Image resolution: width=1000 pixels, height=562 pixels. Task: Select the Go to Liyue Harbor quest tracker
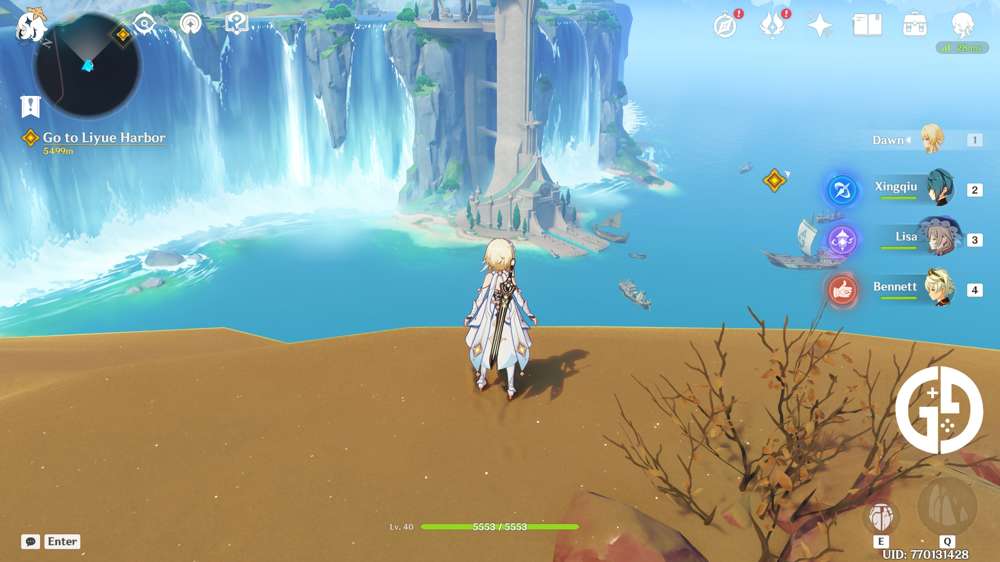(104, 138)
